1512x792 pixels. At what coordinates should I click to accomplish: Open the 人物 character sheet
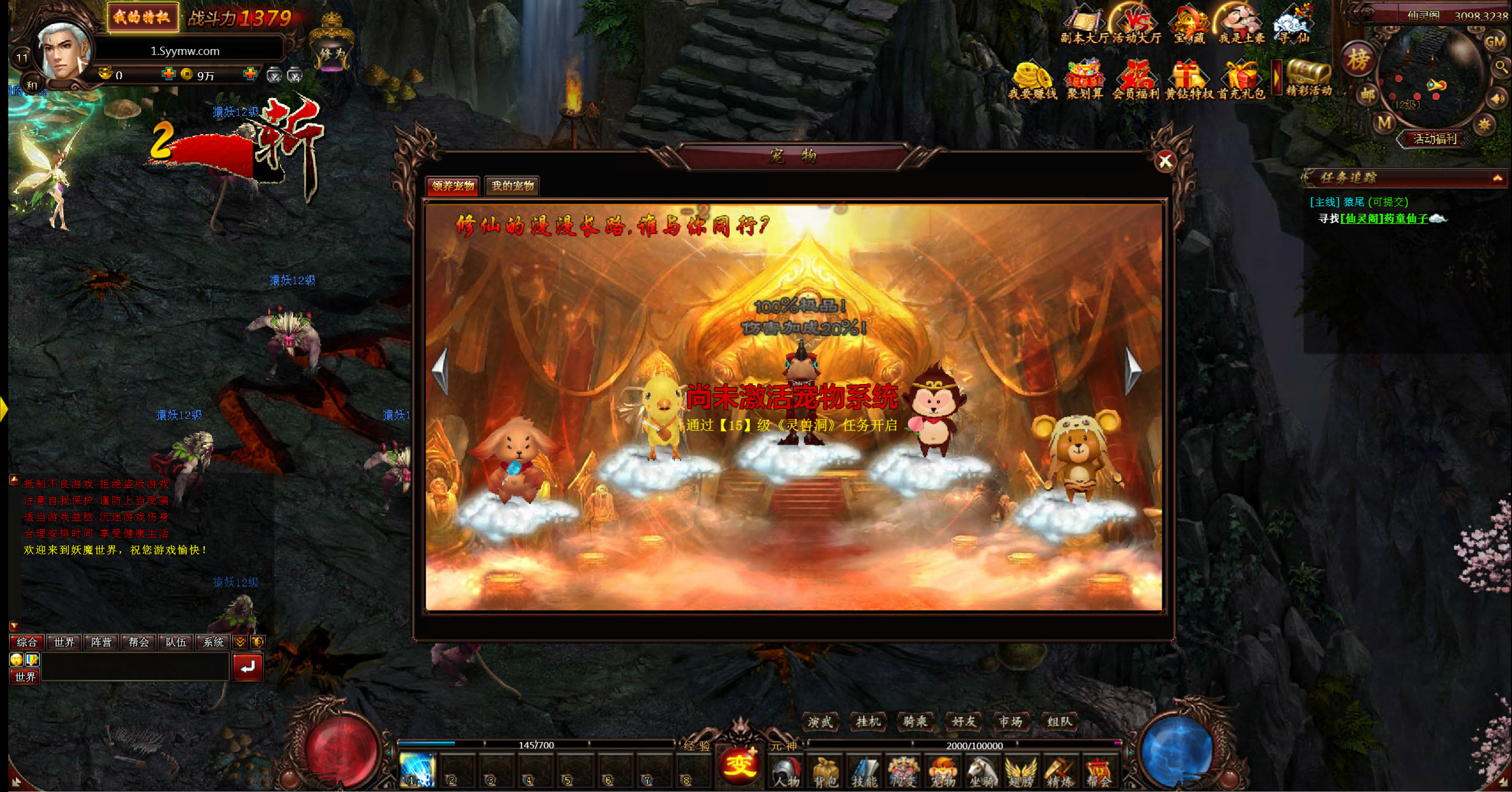tap(787, 772)
